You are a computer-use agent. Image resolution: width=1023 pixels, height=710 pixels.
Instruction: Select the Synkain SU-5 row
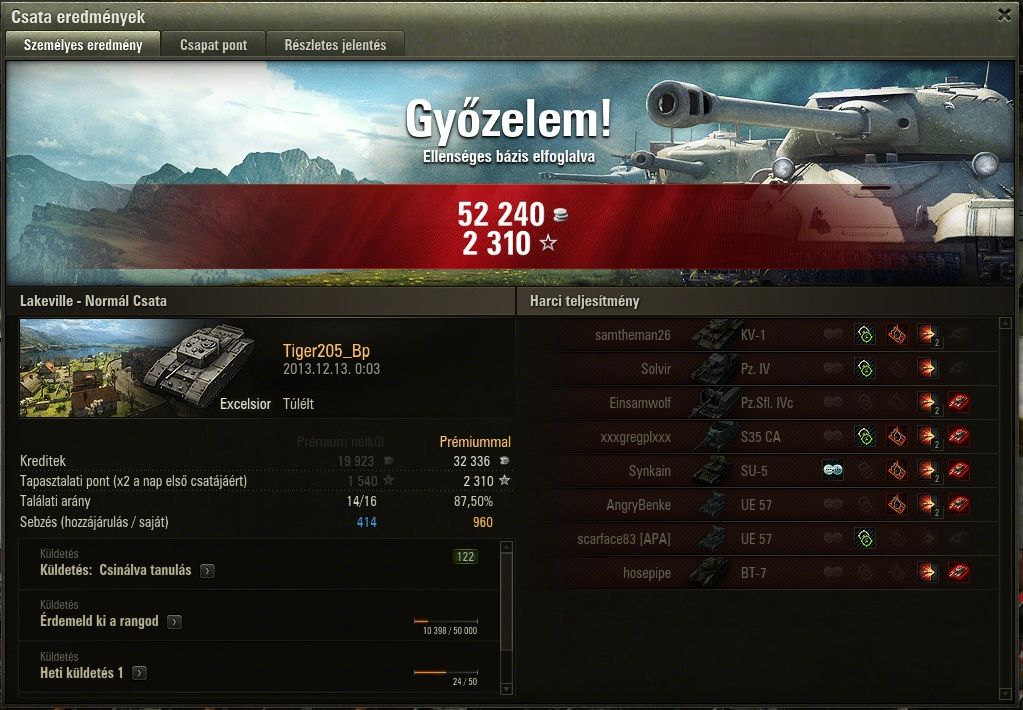coord(760,471)
